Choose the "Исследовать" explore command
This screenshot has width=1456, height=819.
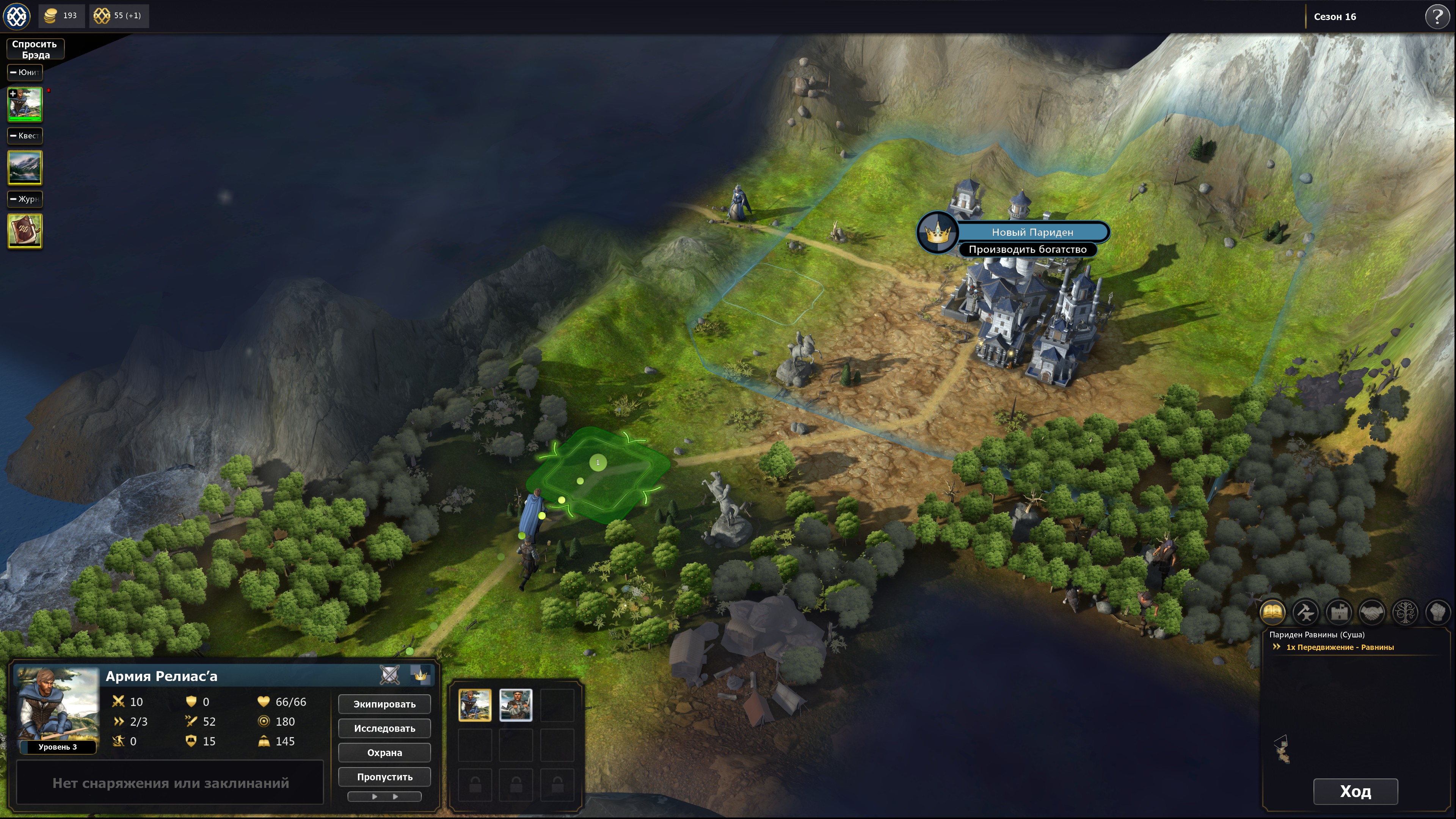384,728
